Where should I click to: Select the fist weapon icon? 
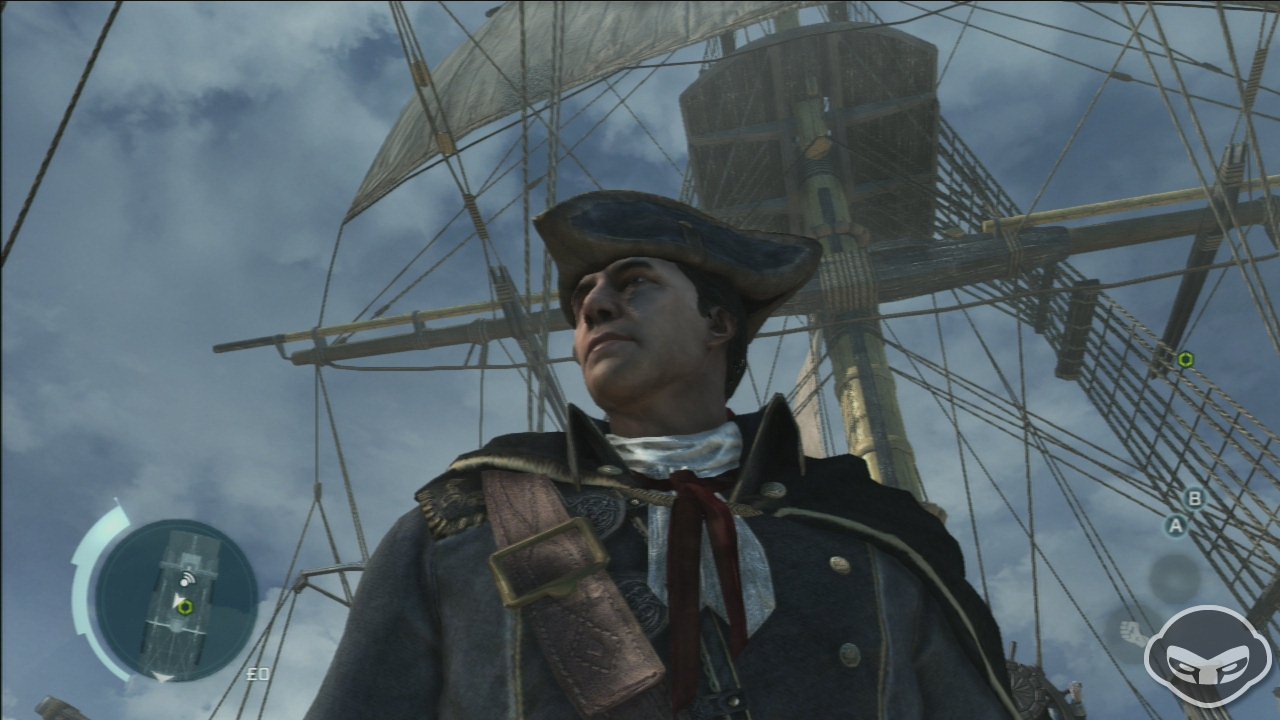tap(1132, 633)
